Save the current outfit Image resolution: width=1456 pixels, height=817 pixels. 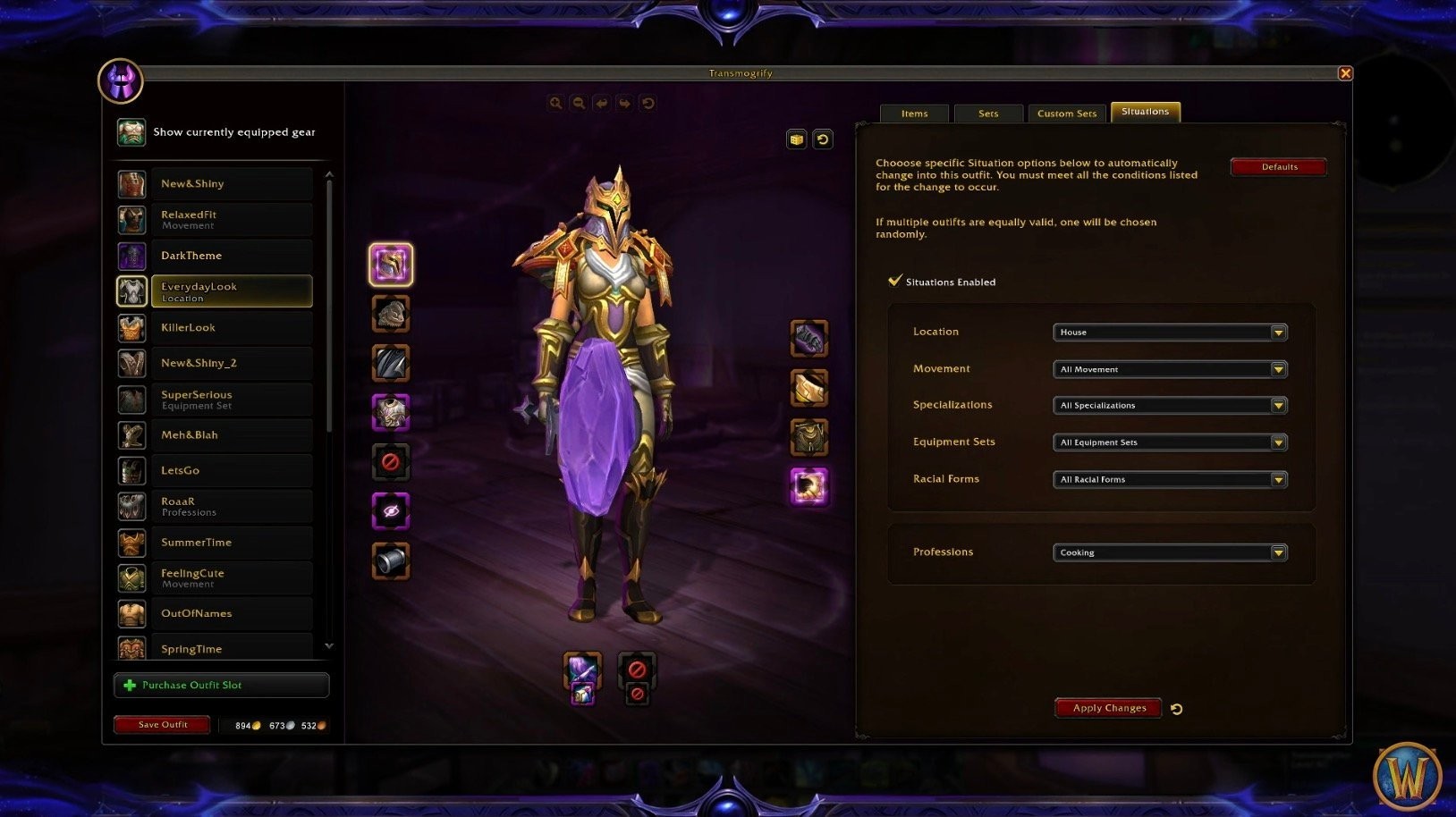tap(162, 725)
